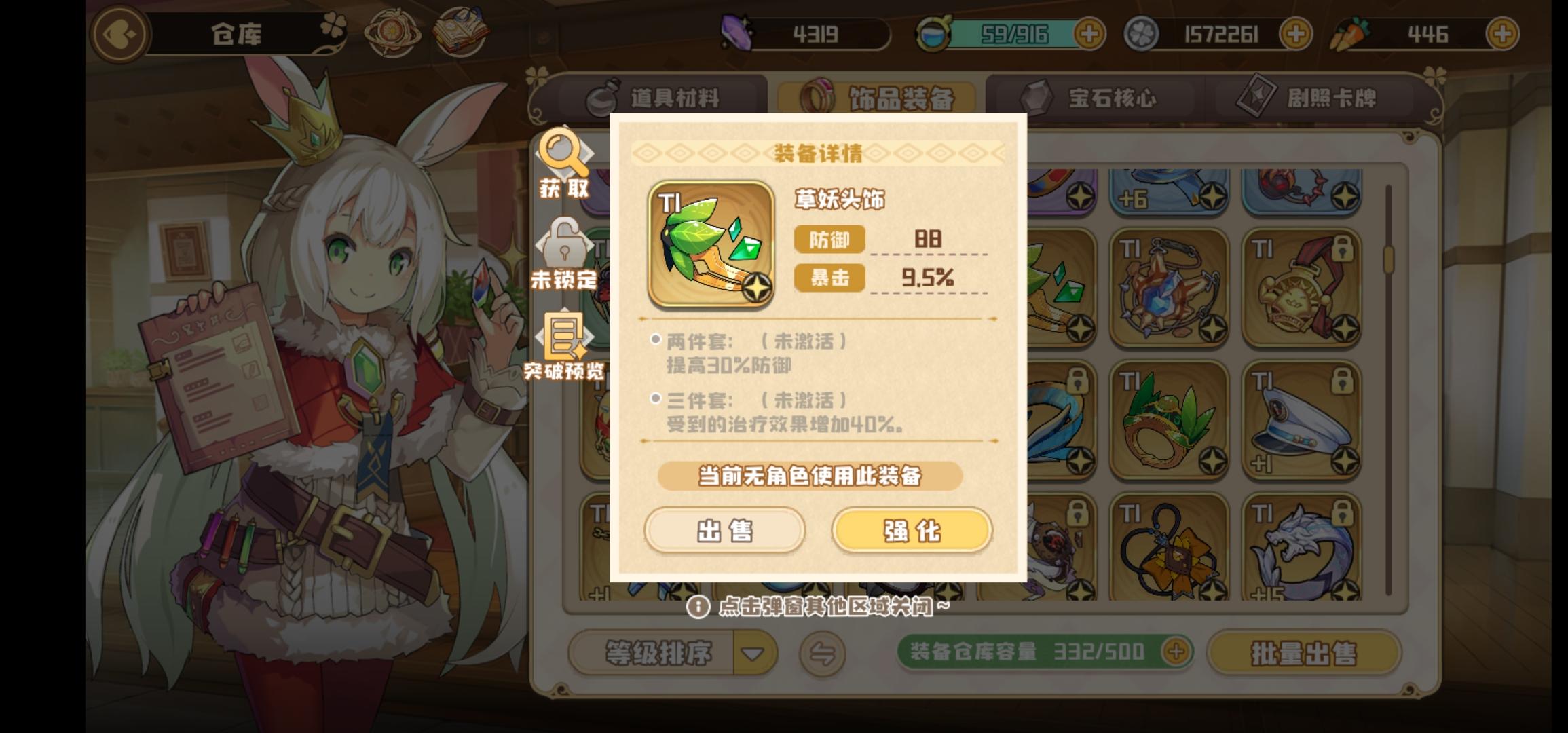Image resolution: width=1568 pixels, height=733 pixels.
Task: Click the purple crystal currency icon
Action: [739, 33]
